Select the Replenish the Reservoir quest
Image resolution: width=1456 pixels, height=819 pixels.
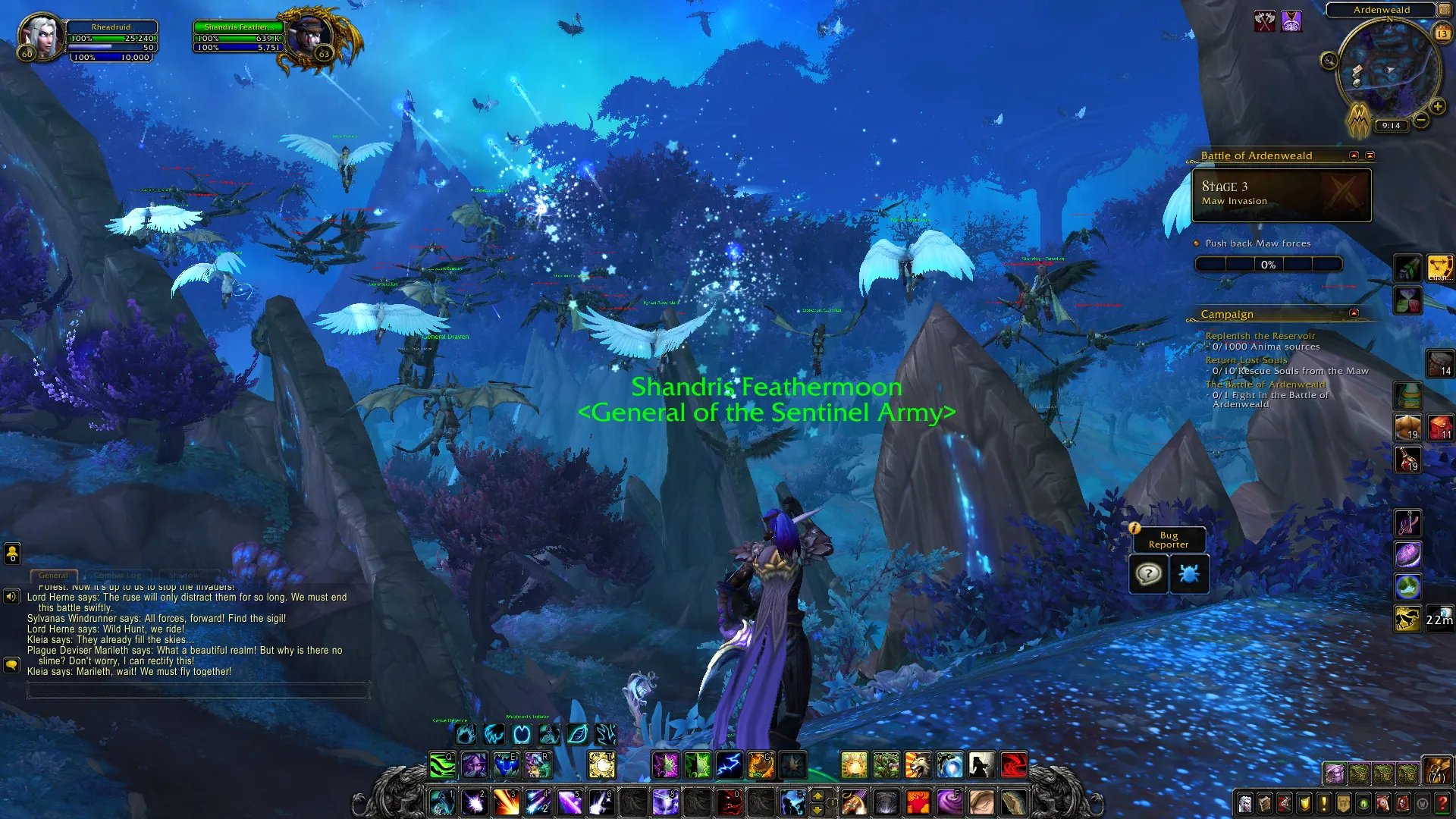click(x=1260, y=336)
